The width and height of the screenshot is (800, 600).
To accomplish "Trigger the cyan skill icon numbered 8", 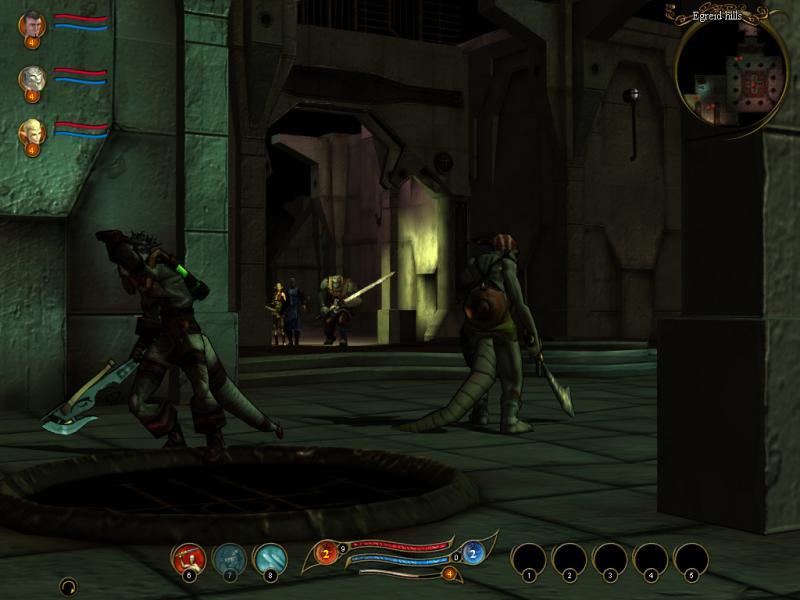I will tap(270, 558).
